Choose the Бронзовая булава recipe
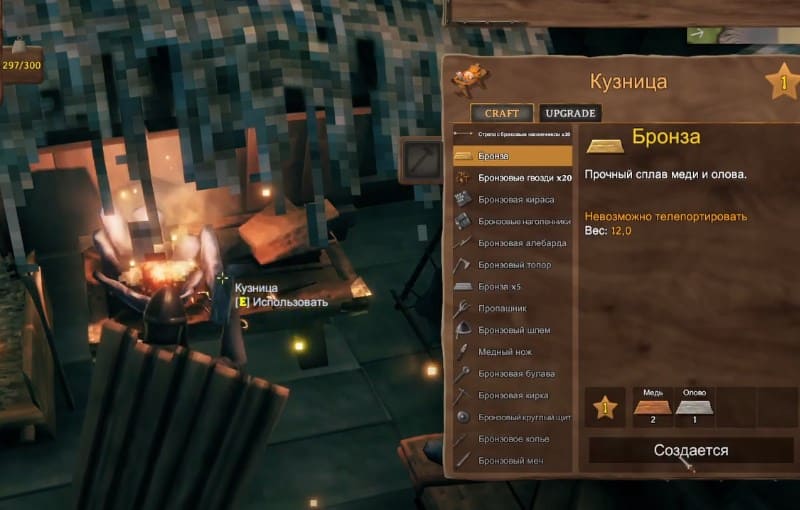 pyautogui.click(x=512, y=373)
